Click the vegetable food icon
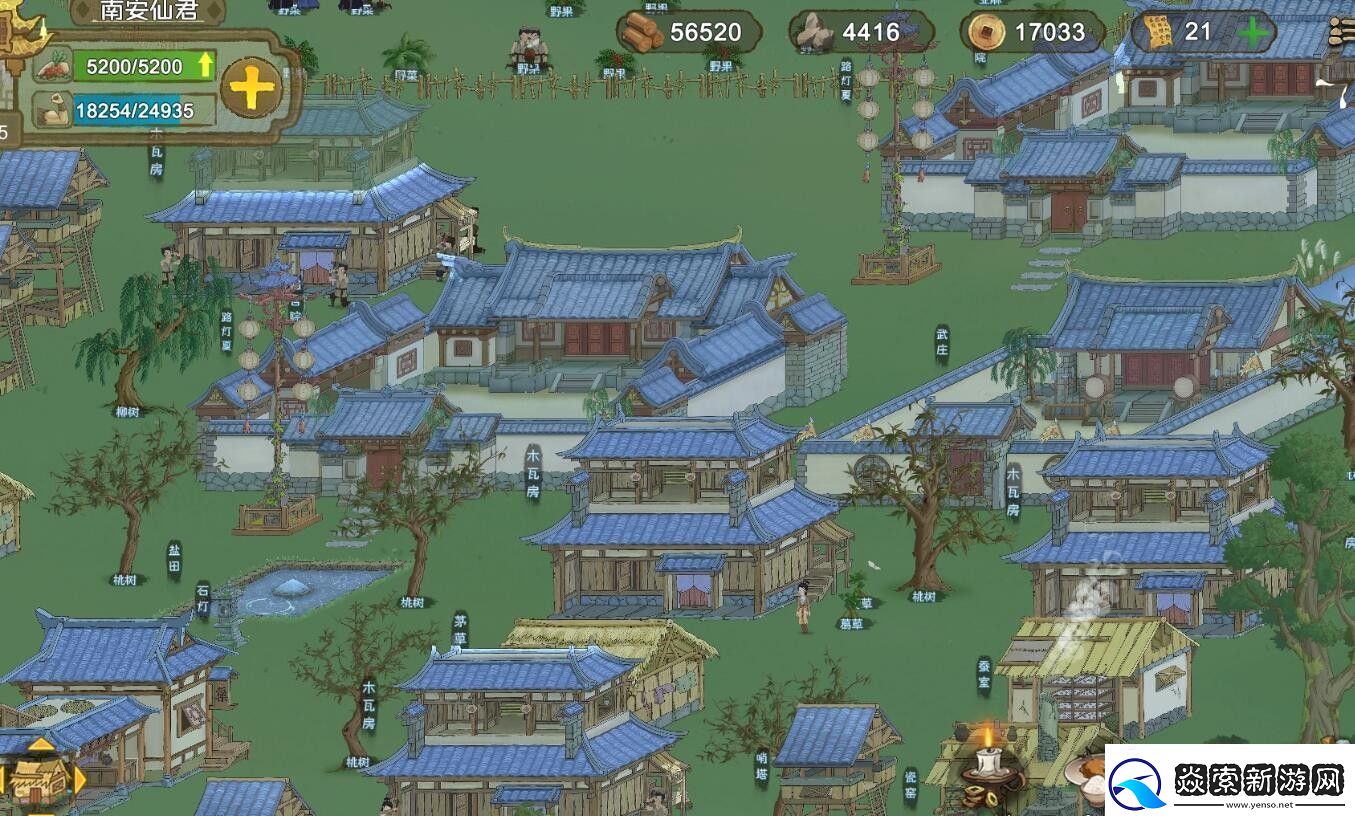The image size is (1355, 816). (53, 67)
